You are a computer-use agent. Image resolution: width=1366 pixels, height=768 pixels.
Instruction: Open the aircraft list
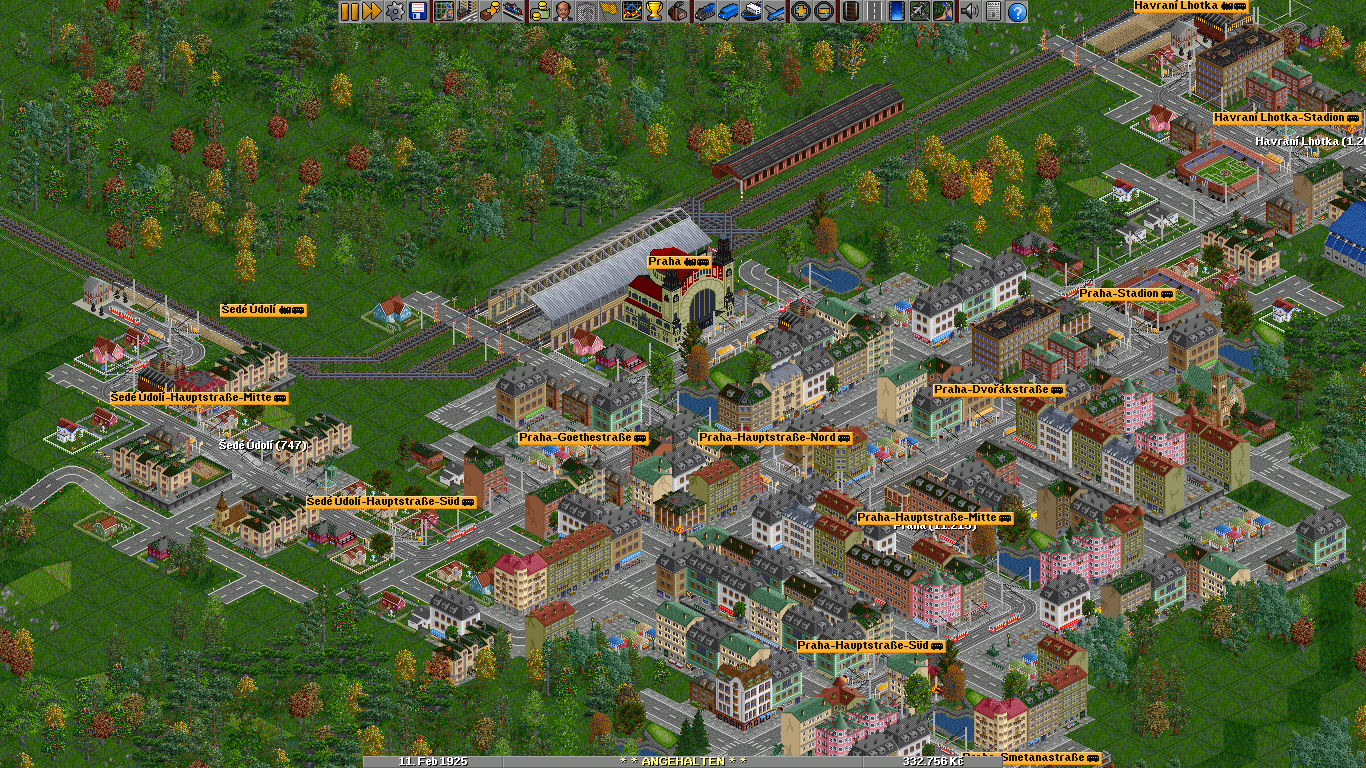point(774,11)
